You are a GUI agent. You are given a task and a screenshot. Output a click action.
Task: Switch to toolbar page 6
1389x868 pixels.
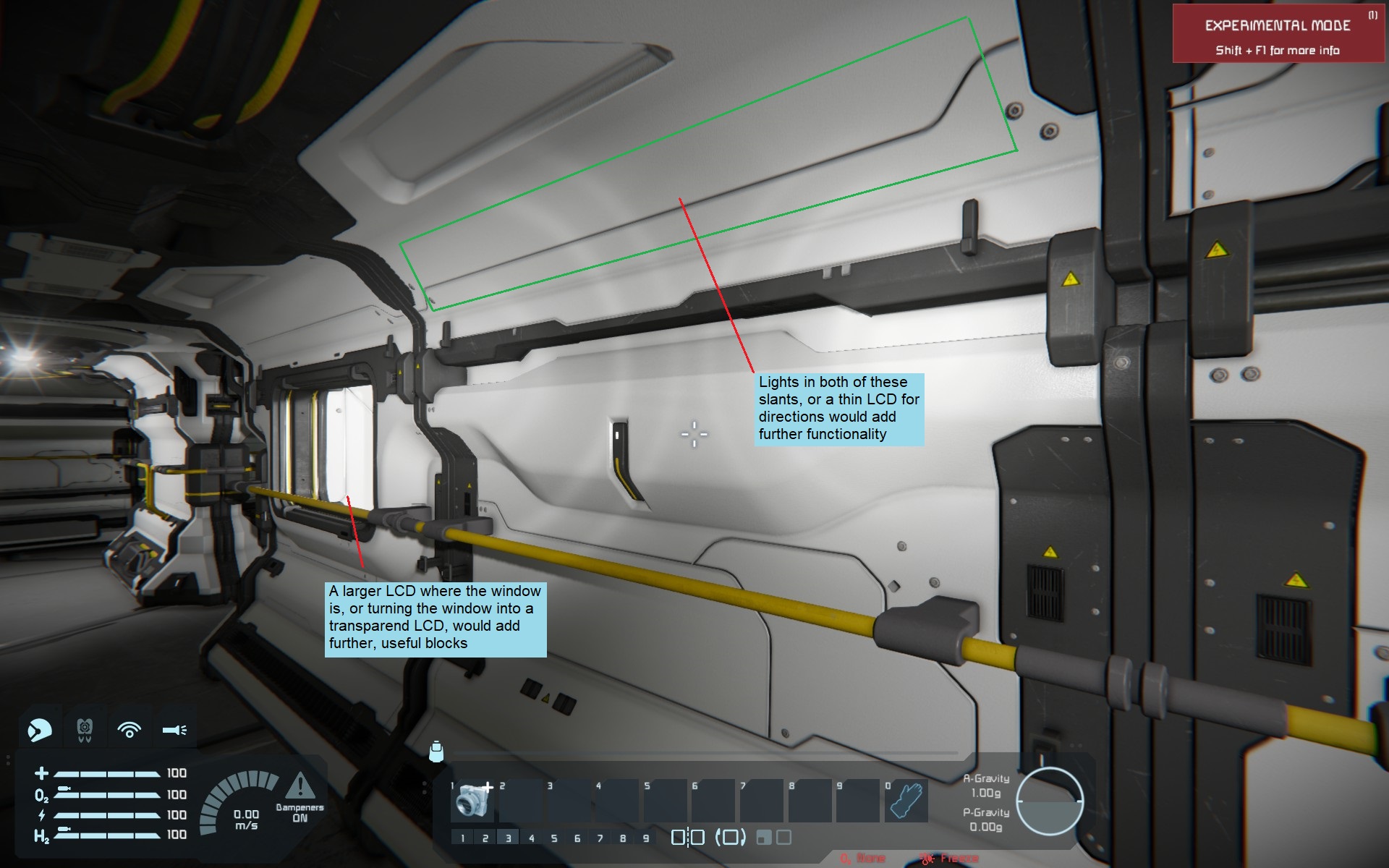(x=577, y=838)
